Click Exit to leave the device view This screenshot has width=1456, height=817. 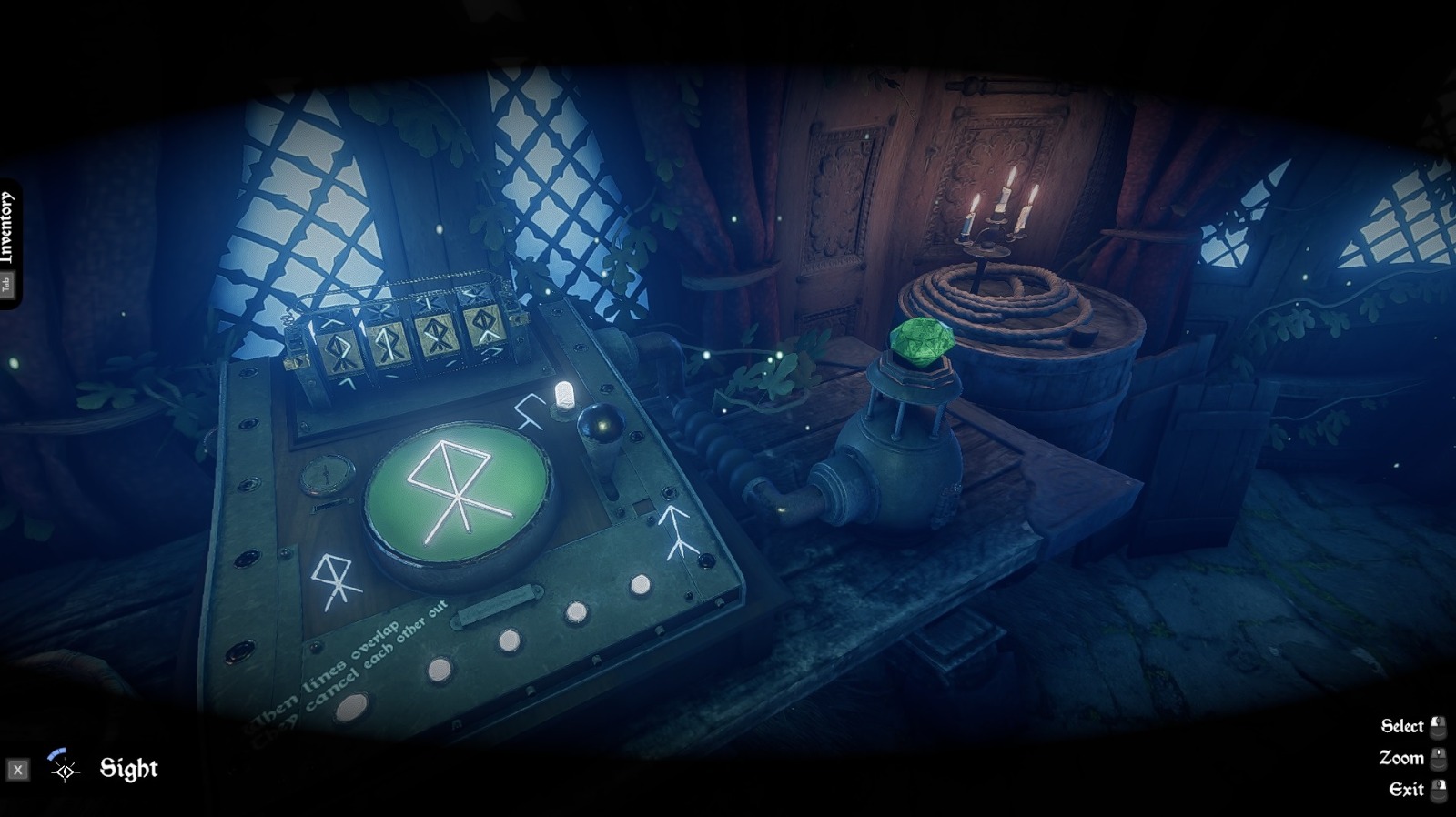tap(1408, 790)
